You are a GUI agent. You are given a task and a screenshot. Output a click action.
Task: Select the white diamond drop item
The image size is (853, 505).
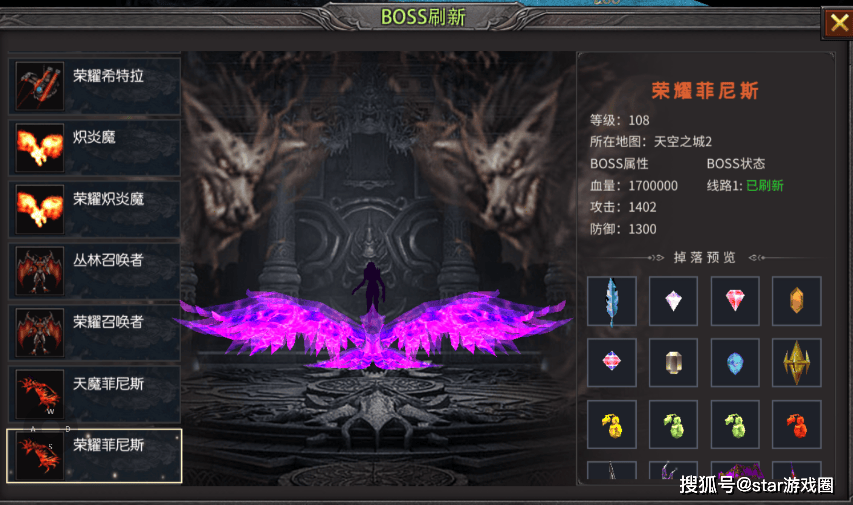point(673,301)
